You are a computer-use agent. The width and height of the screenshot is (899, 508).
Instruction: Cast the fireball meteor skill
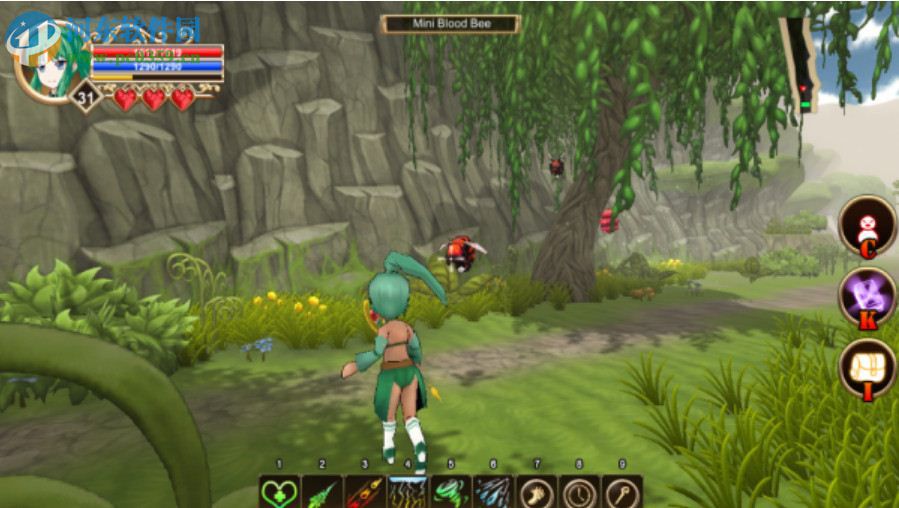(x=365, y=492)
